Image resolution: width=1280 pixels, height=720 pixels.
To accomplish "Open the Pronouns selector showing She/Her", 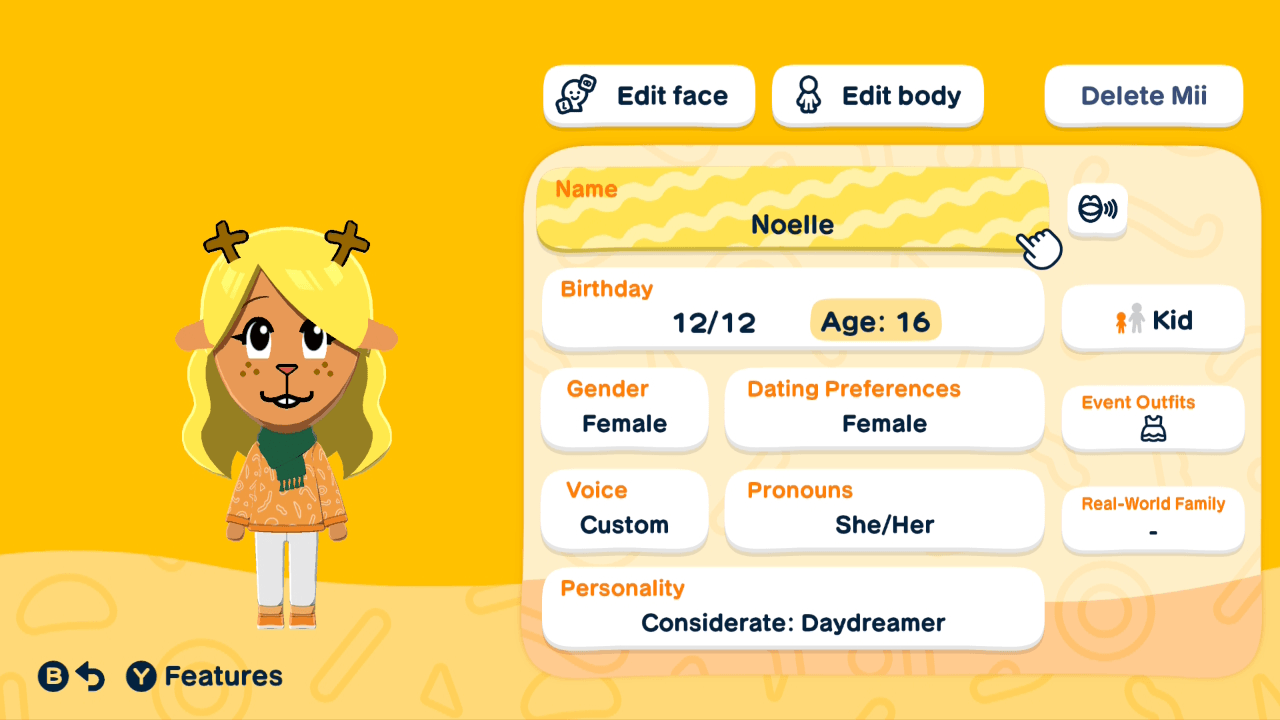I will tap(884, 511).
